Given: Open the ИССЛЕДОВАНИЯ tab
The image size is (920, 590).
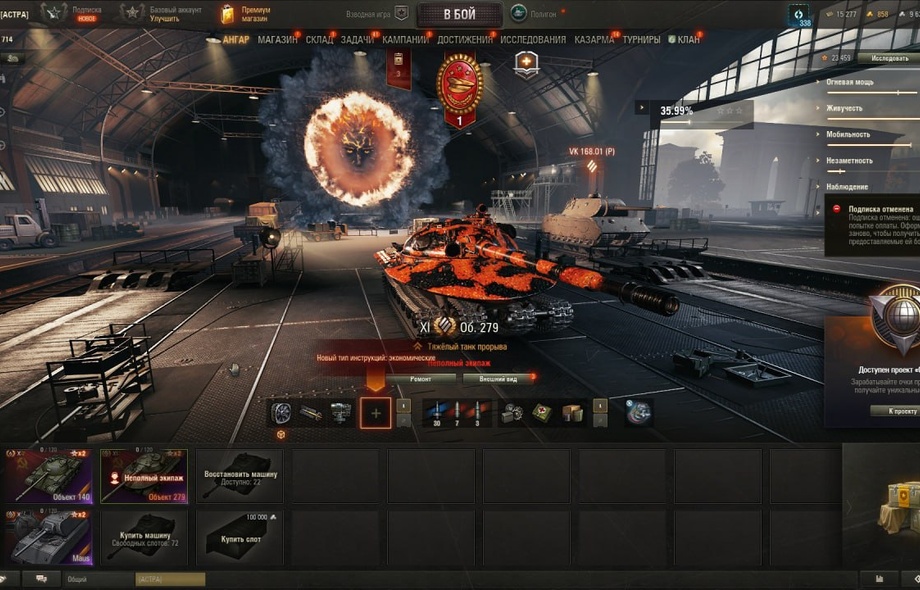Looking at the screenshot, I should coord(533,40).
